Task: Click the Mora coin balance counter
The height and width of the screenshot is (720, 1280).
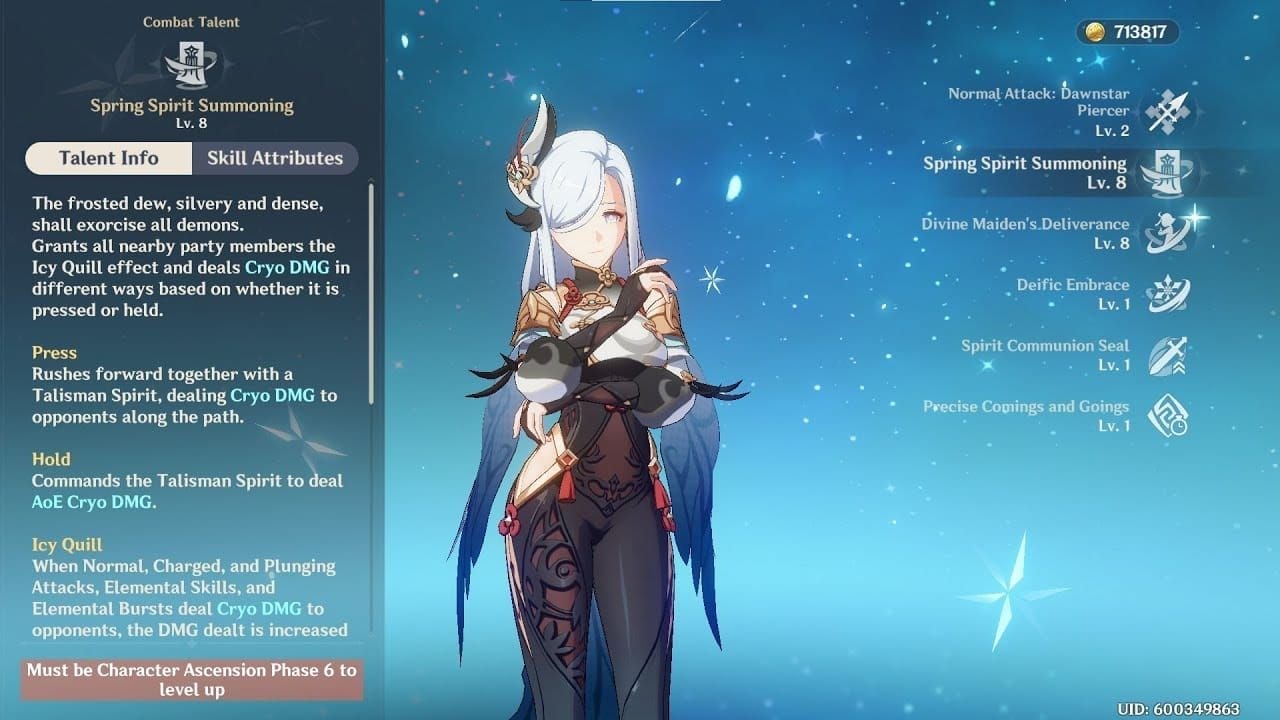Action: click(x=1128, y=32)
